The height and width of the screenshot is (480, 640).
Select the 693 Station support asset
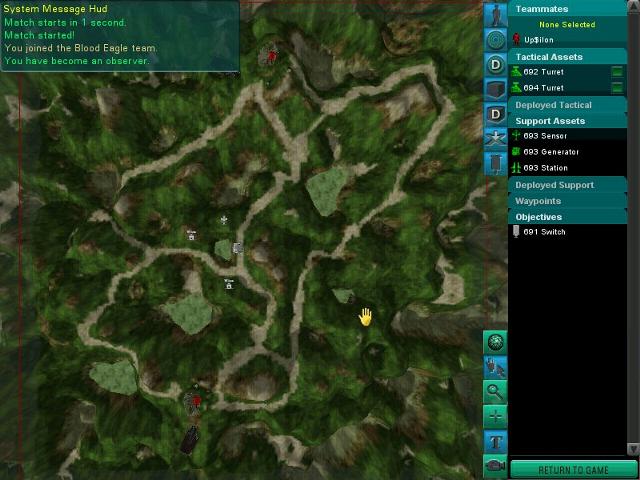545,168
